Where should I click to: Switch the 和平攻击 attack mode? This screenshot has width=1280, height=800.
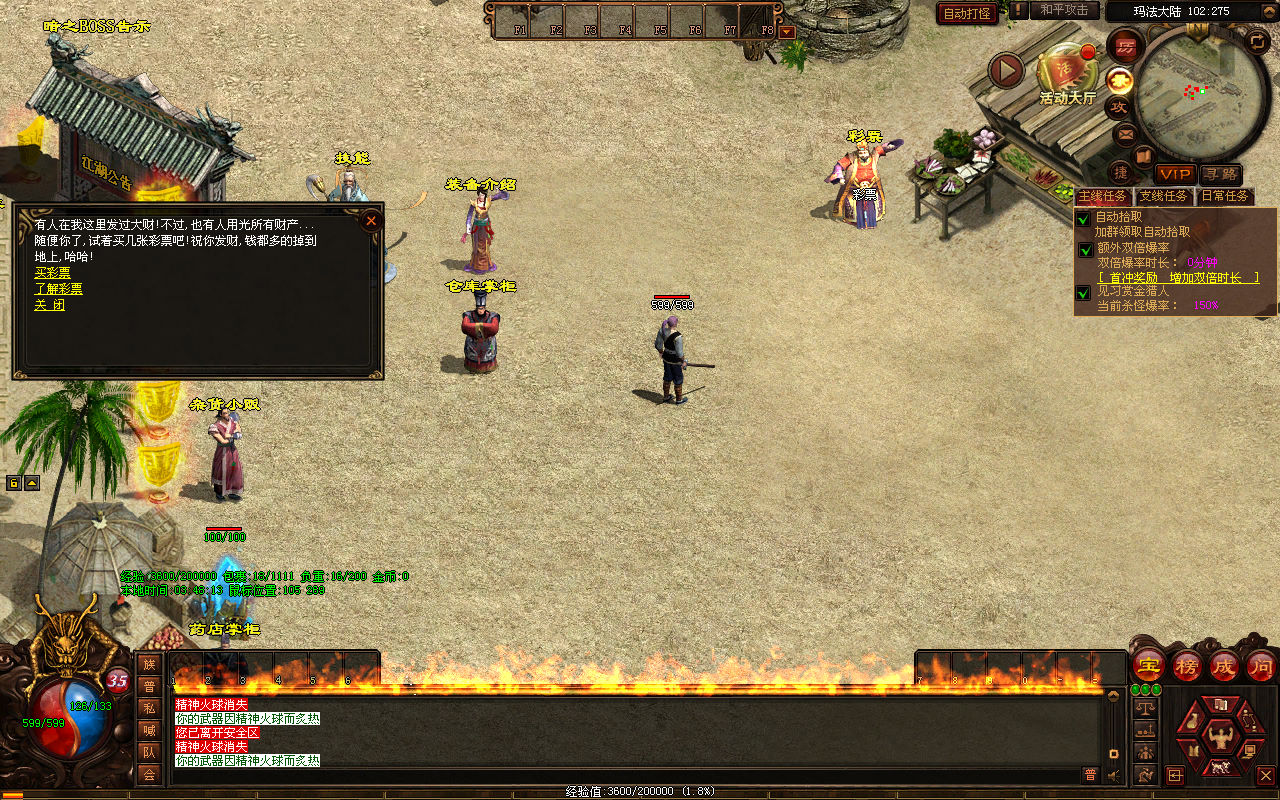point(1063,10)
